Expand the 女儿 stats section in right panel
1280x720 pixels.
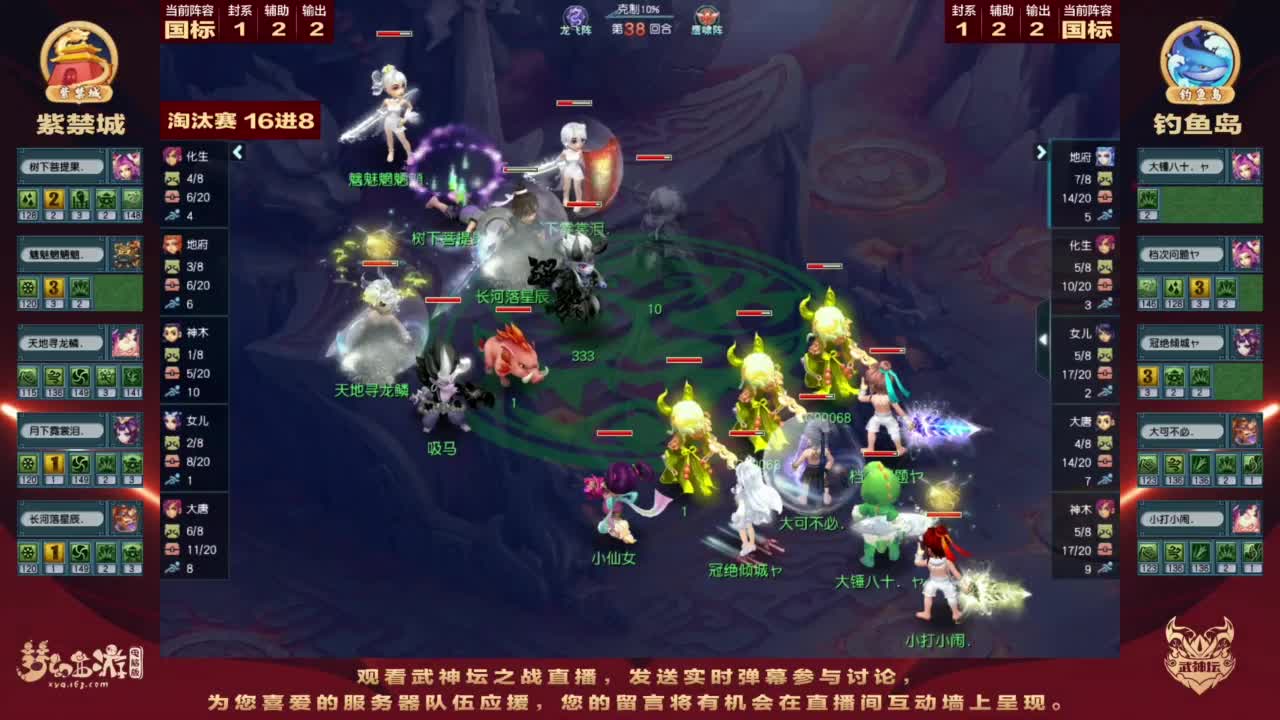1086,334
